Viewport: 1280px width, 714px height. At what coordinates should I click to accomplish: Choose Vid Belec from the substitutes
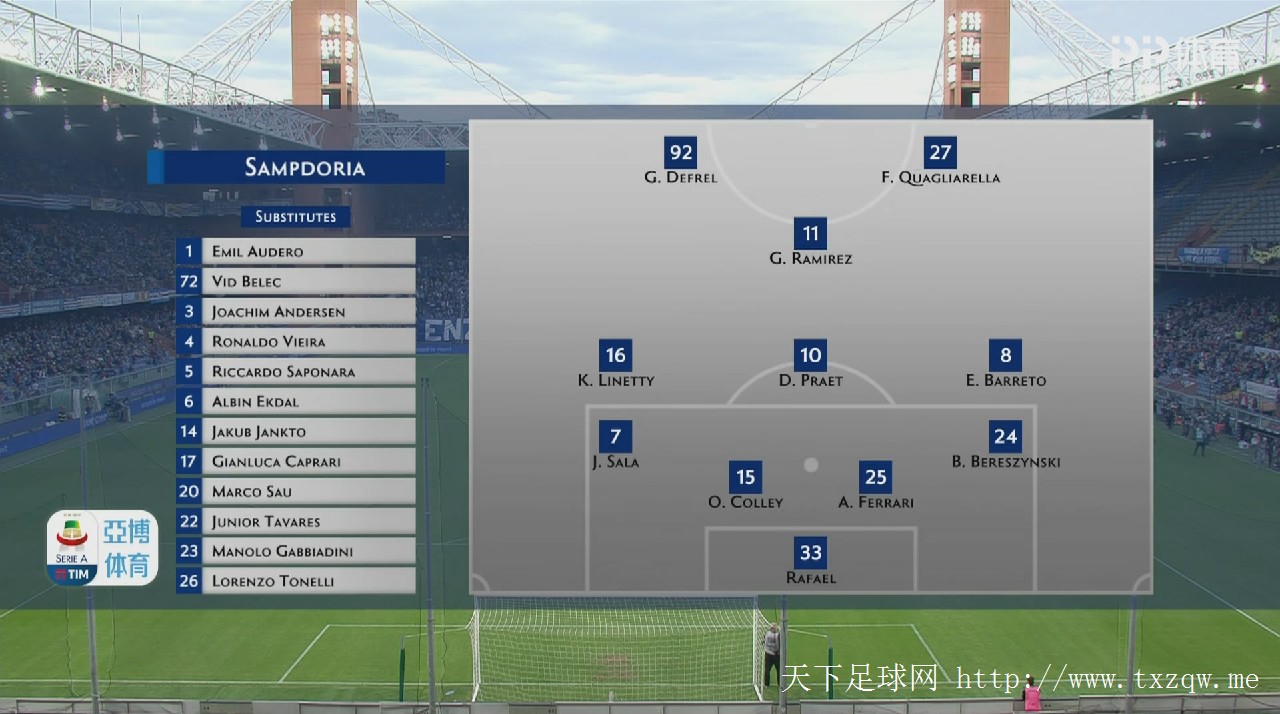click(x=296, y=281)
